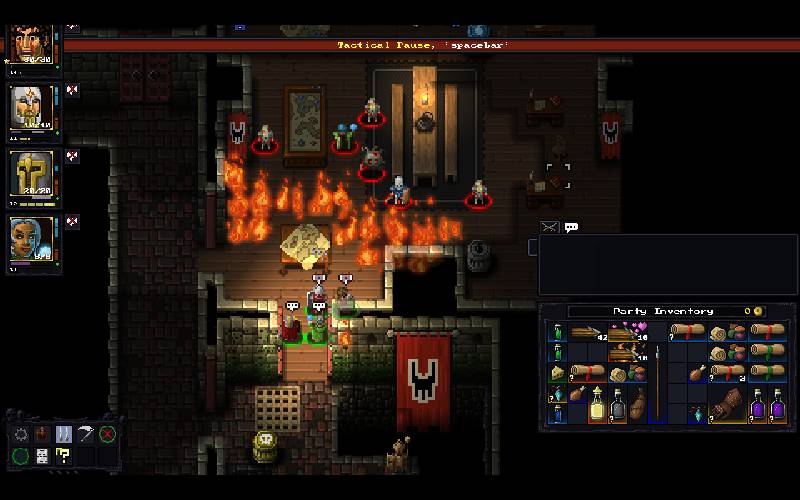Switch to the crossed swords log tab
The height and width of the screenshot is (500, 800).
tap(548, 227)
